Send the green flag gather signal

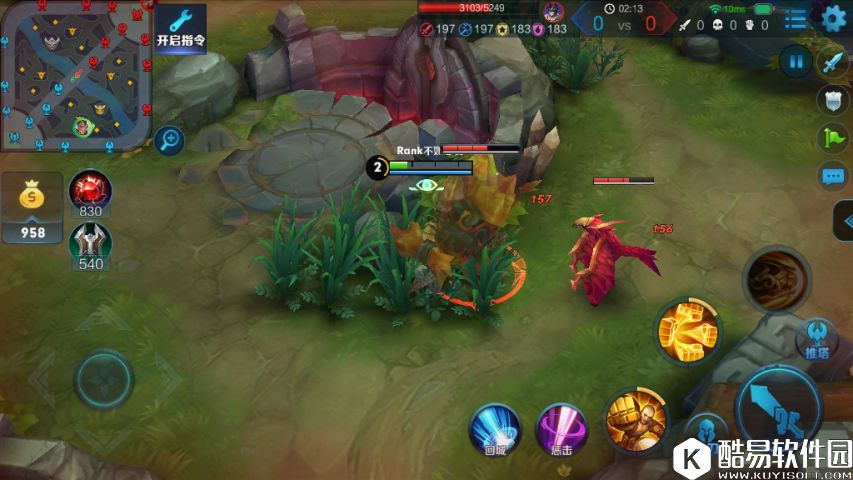(832, 137)
